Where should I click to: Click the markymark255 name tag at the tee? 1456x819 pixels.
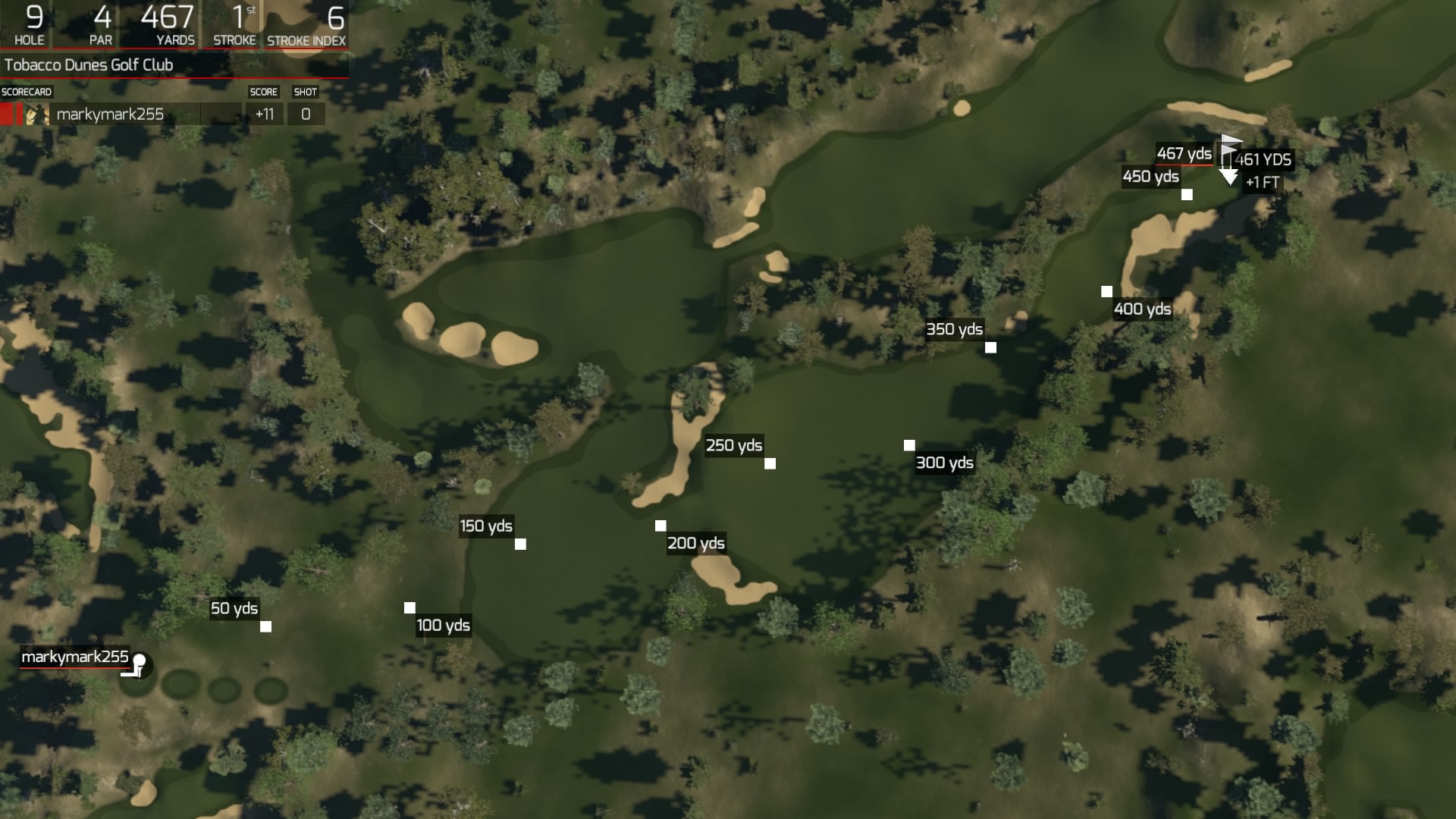click(x=74, y=658)
